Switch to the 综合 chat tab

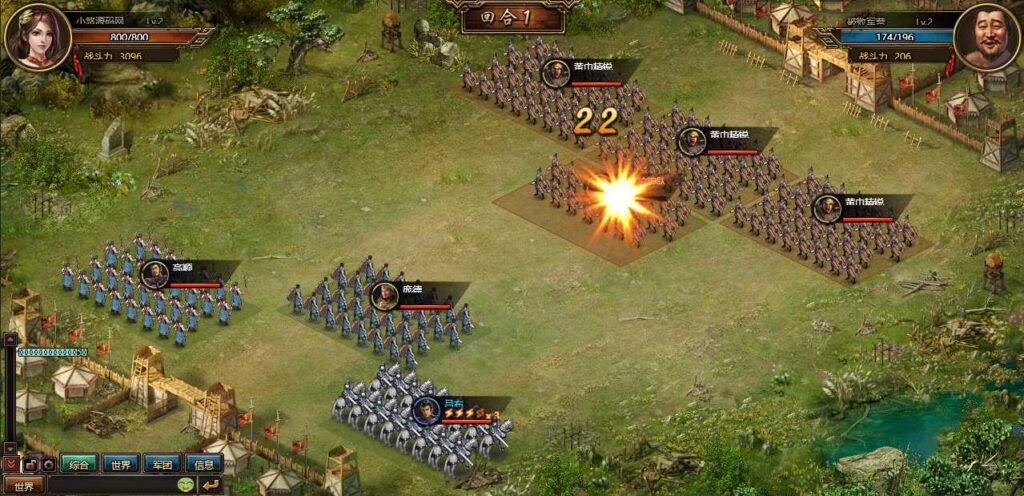[80, 464]
